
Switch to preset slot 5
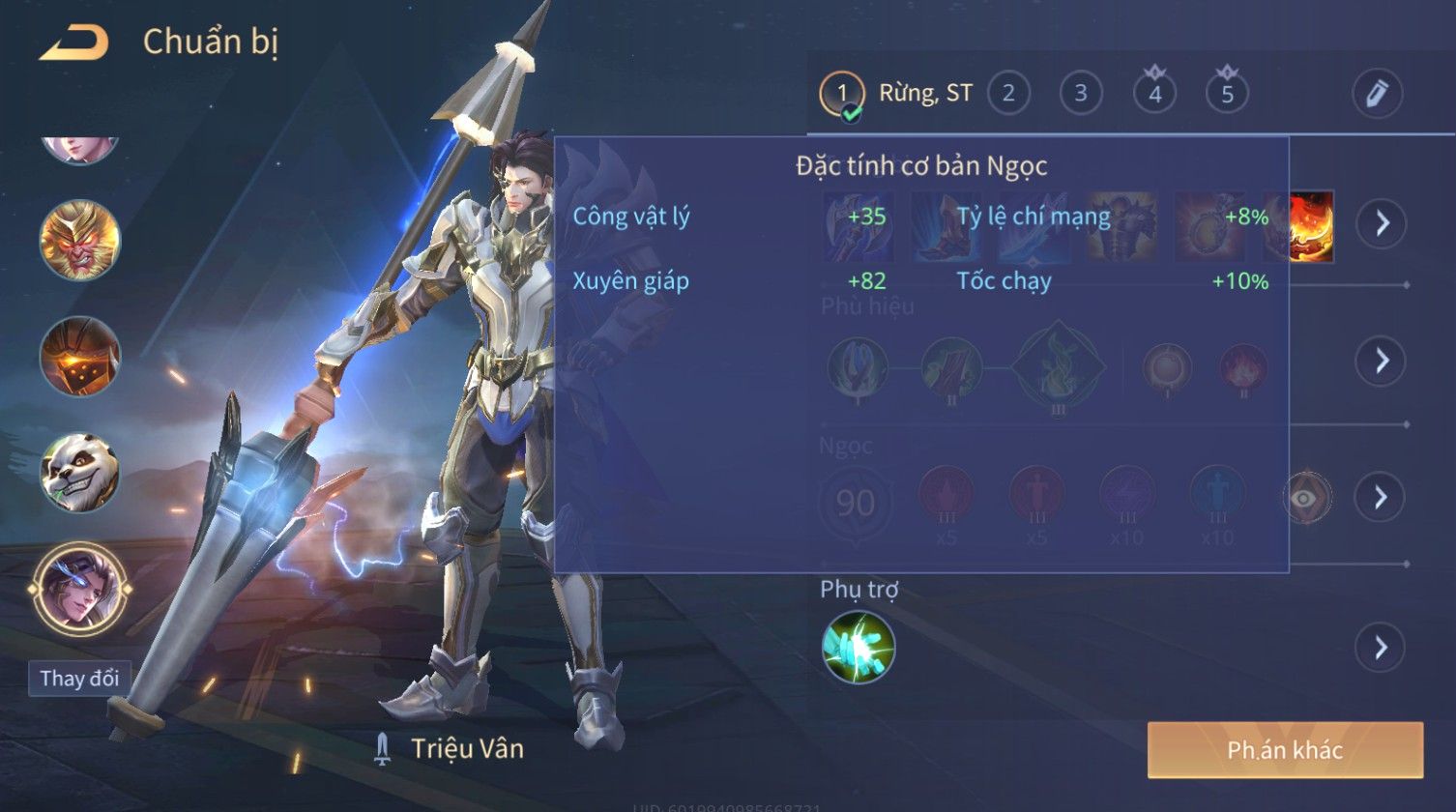tap(1227, 94)
